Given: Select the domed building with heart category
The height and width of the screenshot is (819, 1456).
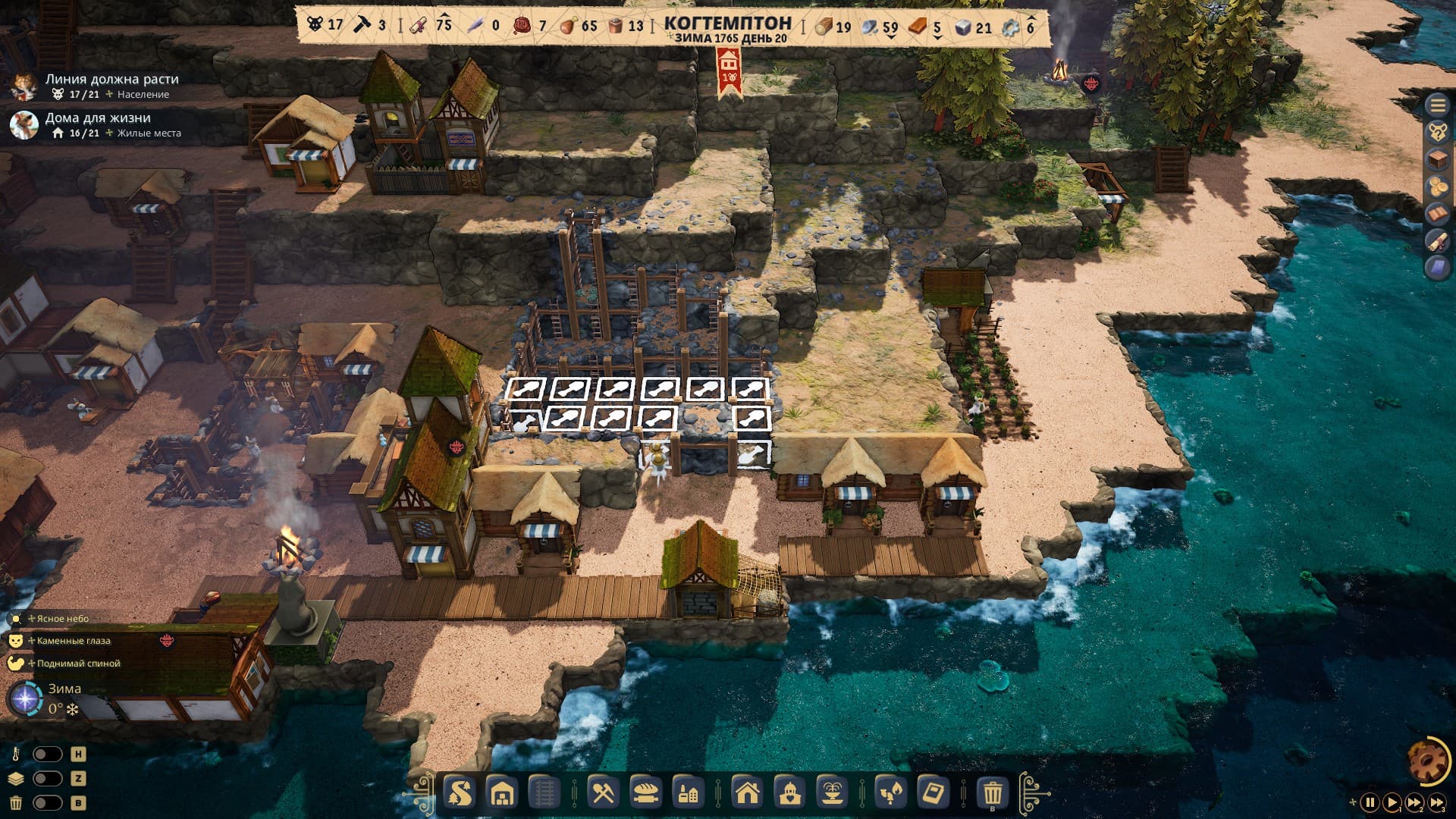Looking at the screenshot, I should (x=789, y=793).
